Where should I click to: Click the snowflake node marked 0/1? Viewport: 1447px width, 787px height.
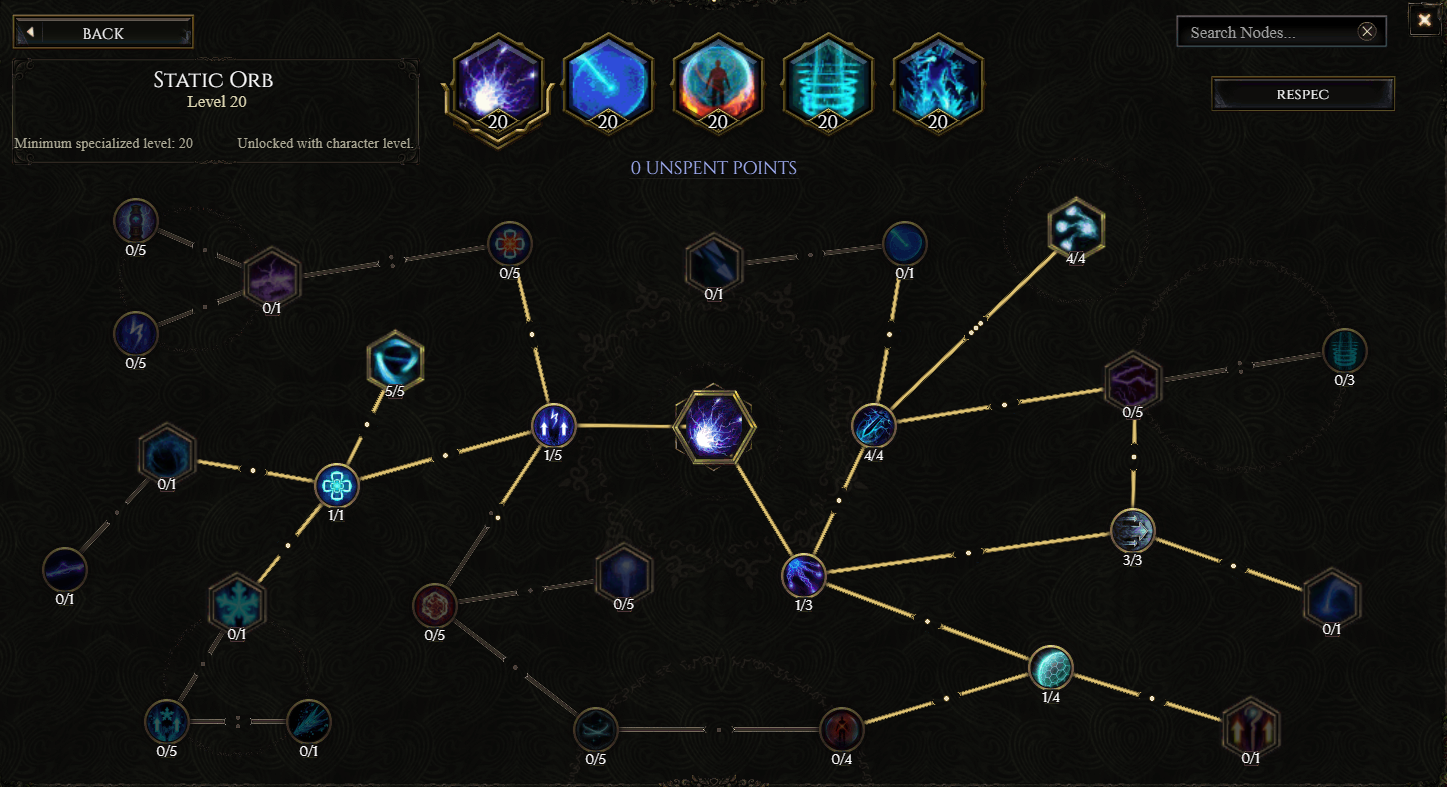tap(237, 600)
